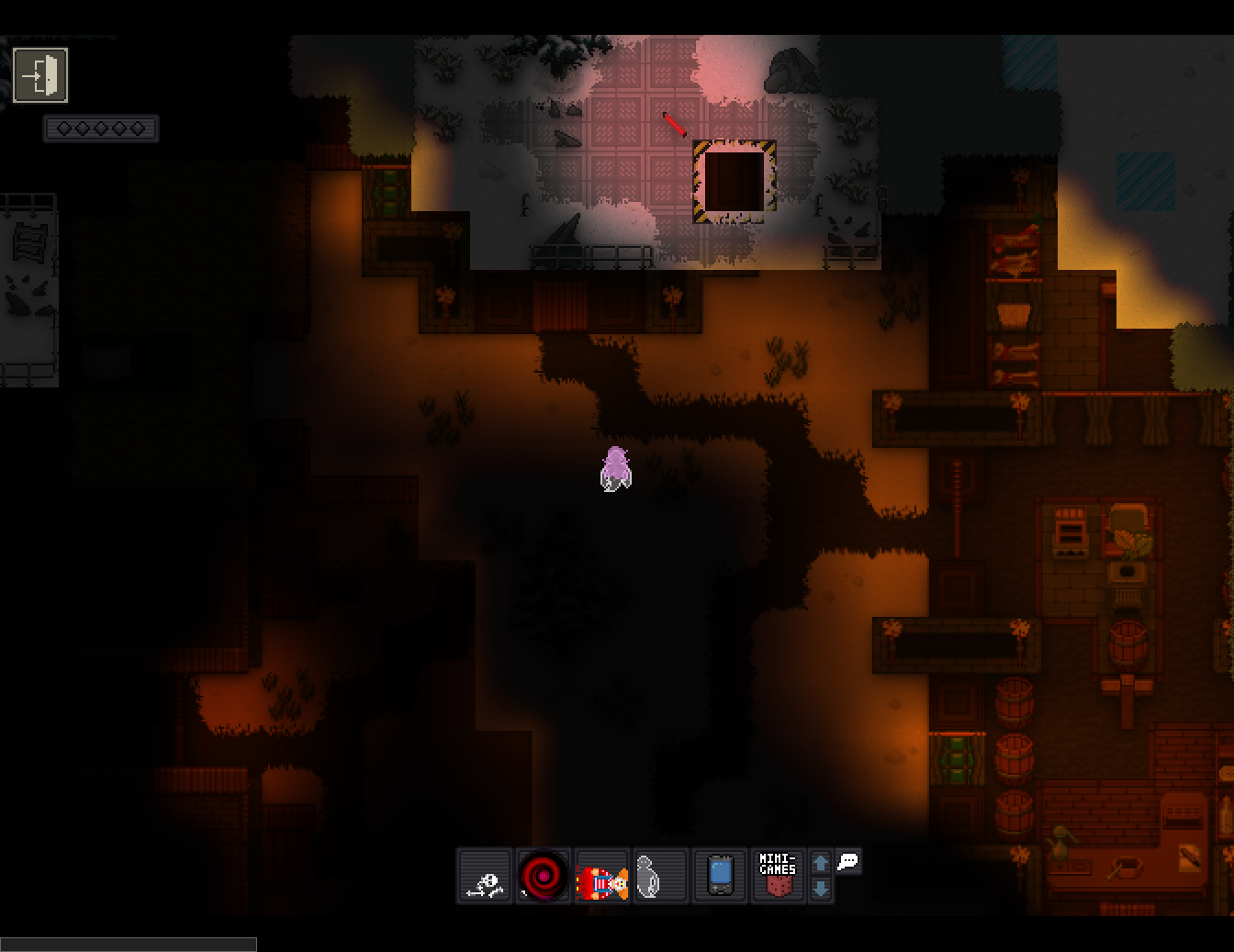
Task: Click the hotbar down arrow
Action: click(x=821, y=889)
